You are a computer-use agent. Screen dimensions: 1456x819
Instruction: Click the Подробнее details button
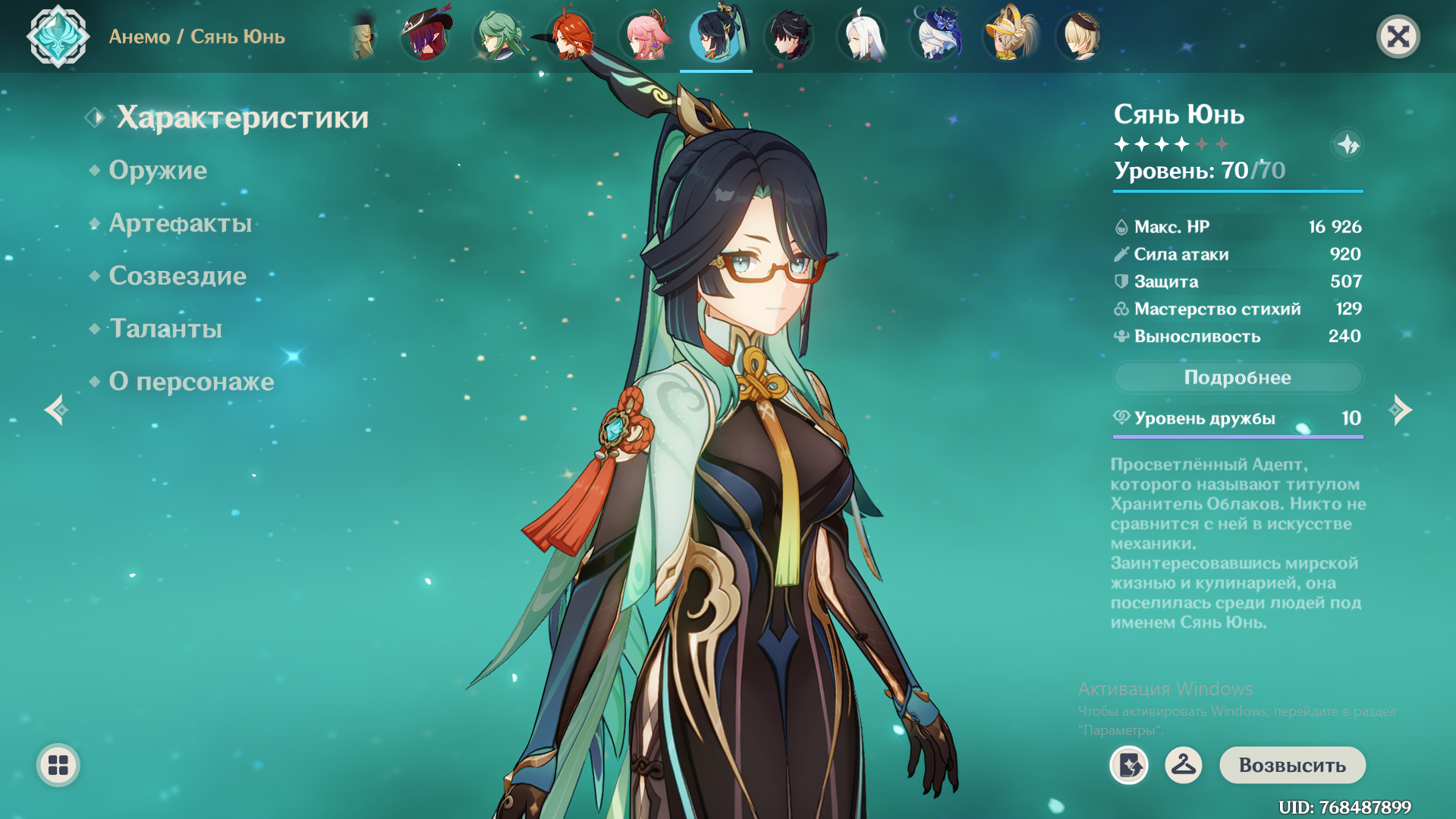click(1237, 377)
